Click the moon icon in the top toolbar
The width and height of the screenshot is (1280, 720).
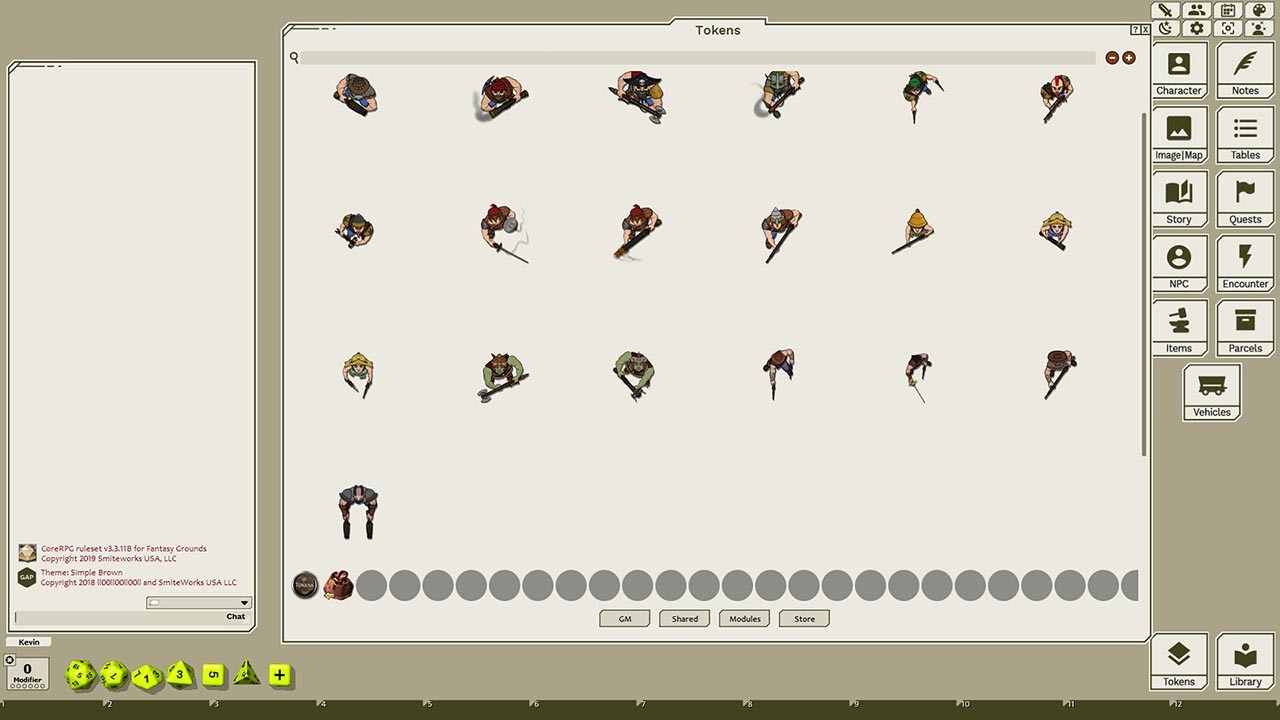[x=1164, y=28]
